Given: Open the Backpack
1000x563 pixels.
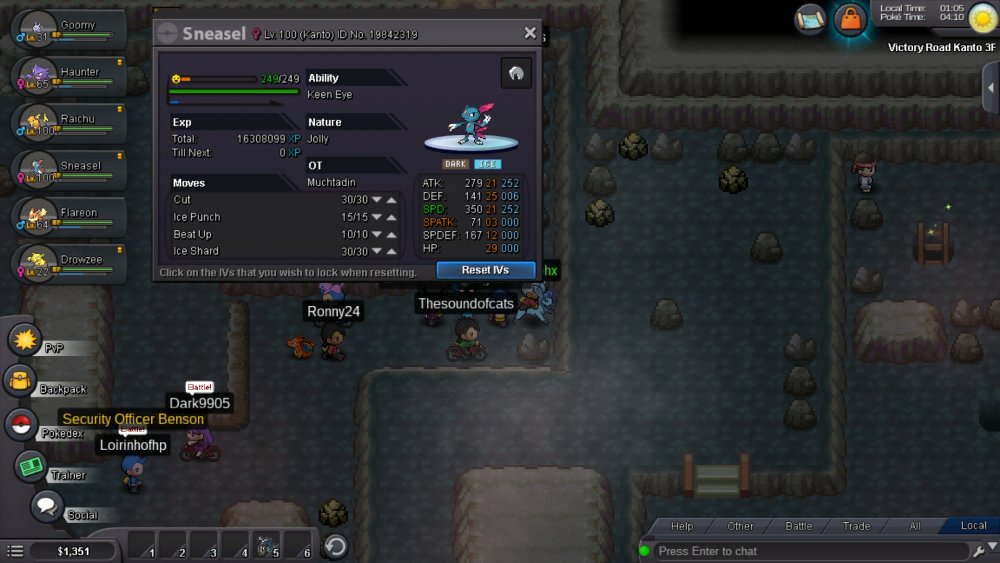Looking at the screenshot, I should click(x=21, y=381).
